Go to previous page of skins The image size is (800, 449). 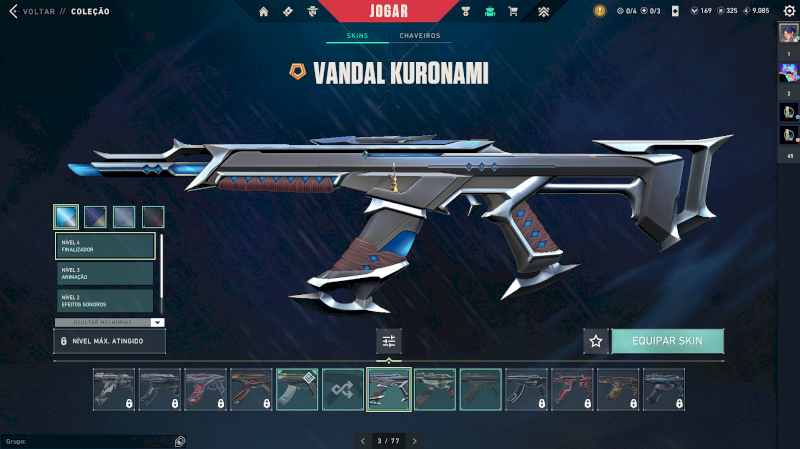(x=363, y=440)
